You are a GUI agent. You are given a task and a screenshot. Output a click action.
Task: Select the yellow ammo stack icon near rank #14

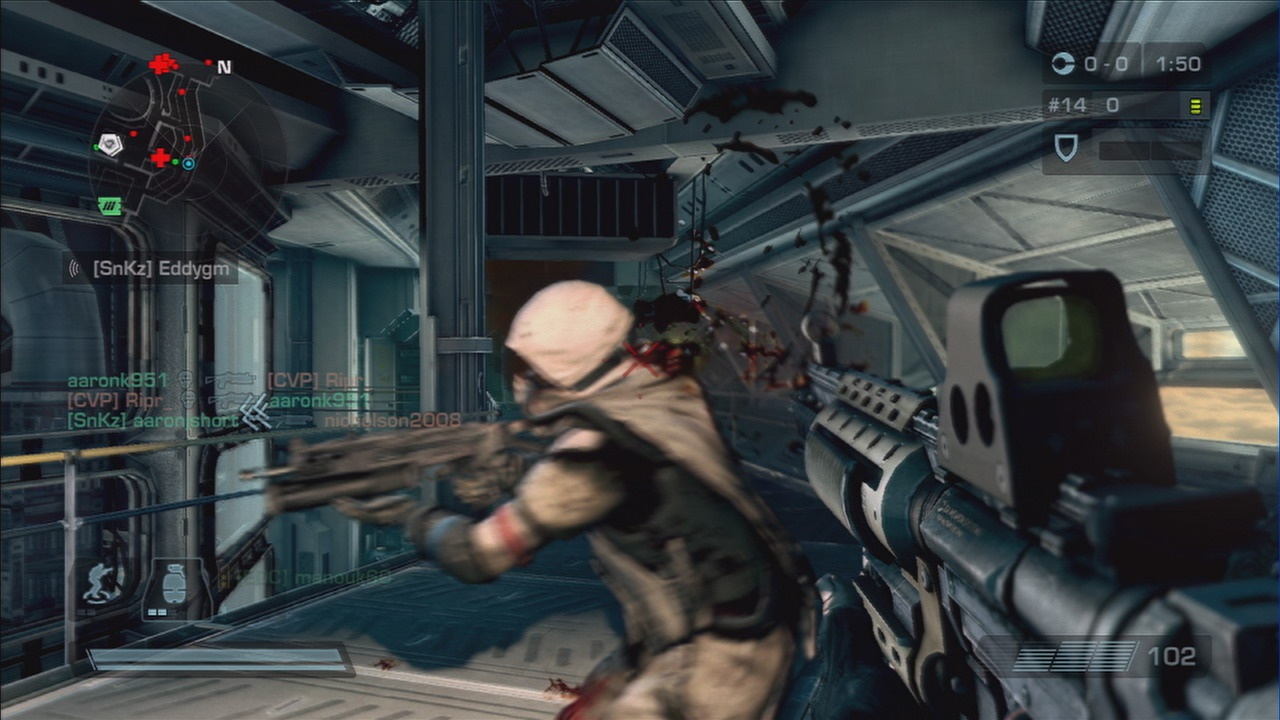[1196, 103]
